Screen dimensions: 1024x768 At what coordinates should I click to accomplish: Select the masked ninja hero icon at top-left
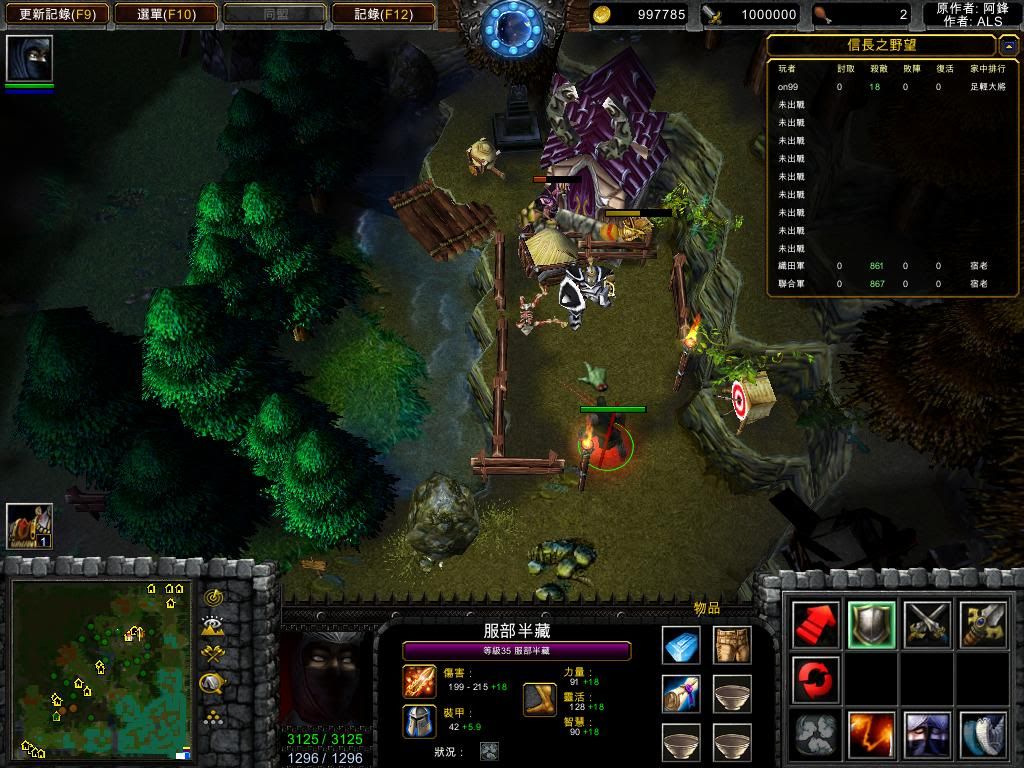(29, 59)
